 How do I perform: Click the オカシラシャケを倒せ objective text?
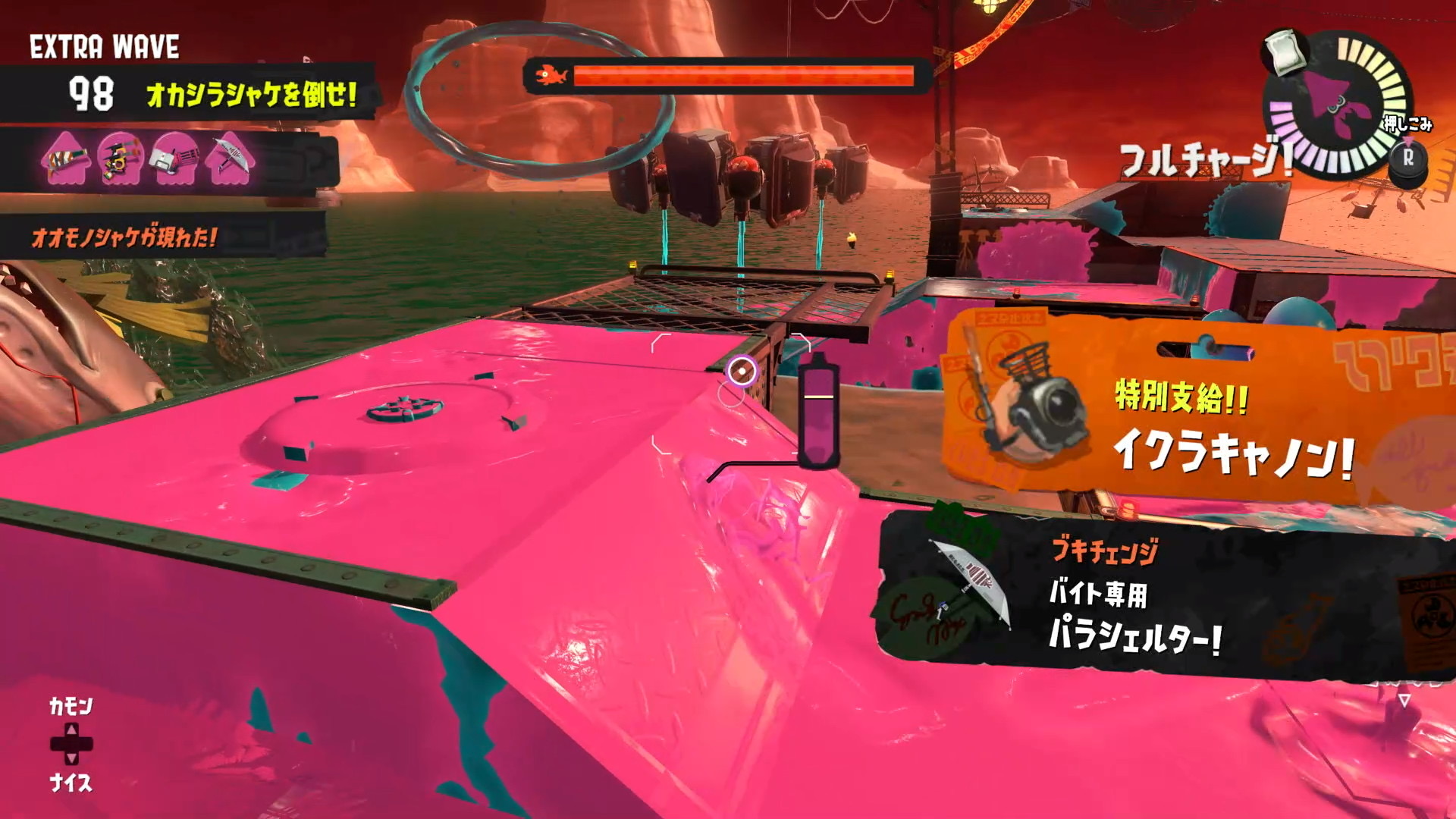click(x=251, y=95)
